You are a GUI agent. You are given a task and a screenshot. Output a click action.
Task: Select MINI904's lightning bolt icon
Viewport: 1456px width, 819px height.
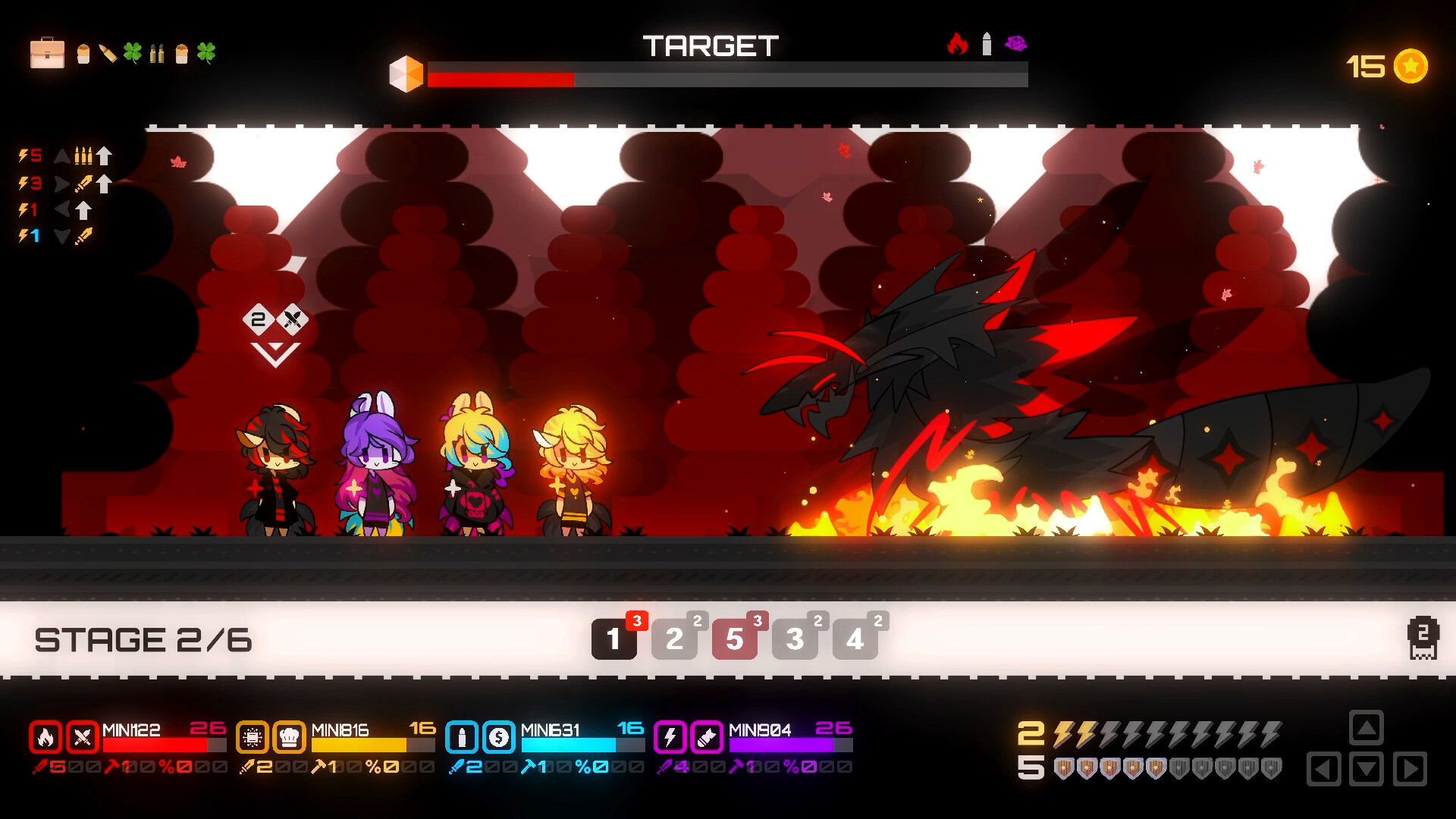point(670,737)
